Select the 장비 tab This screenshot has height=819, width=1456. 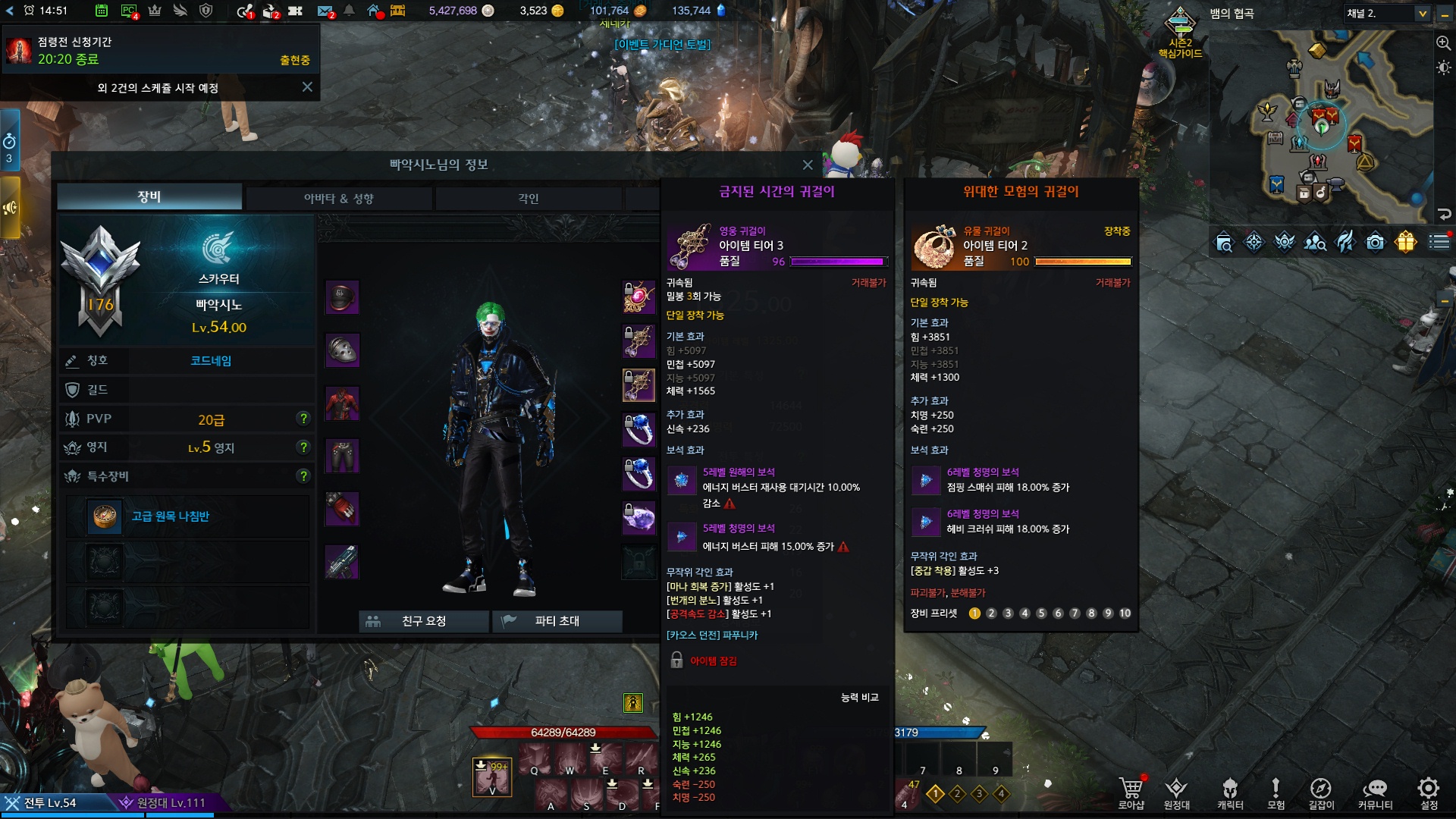point(149,196)
